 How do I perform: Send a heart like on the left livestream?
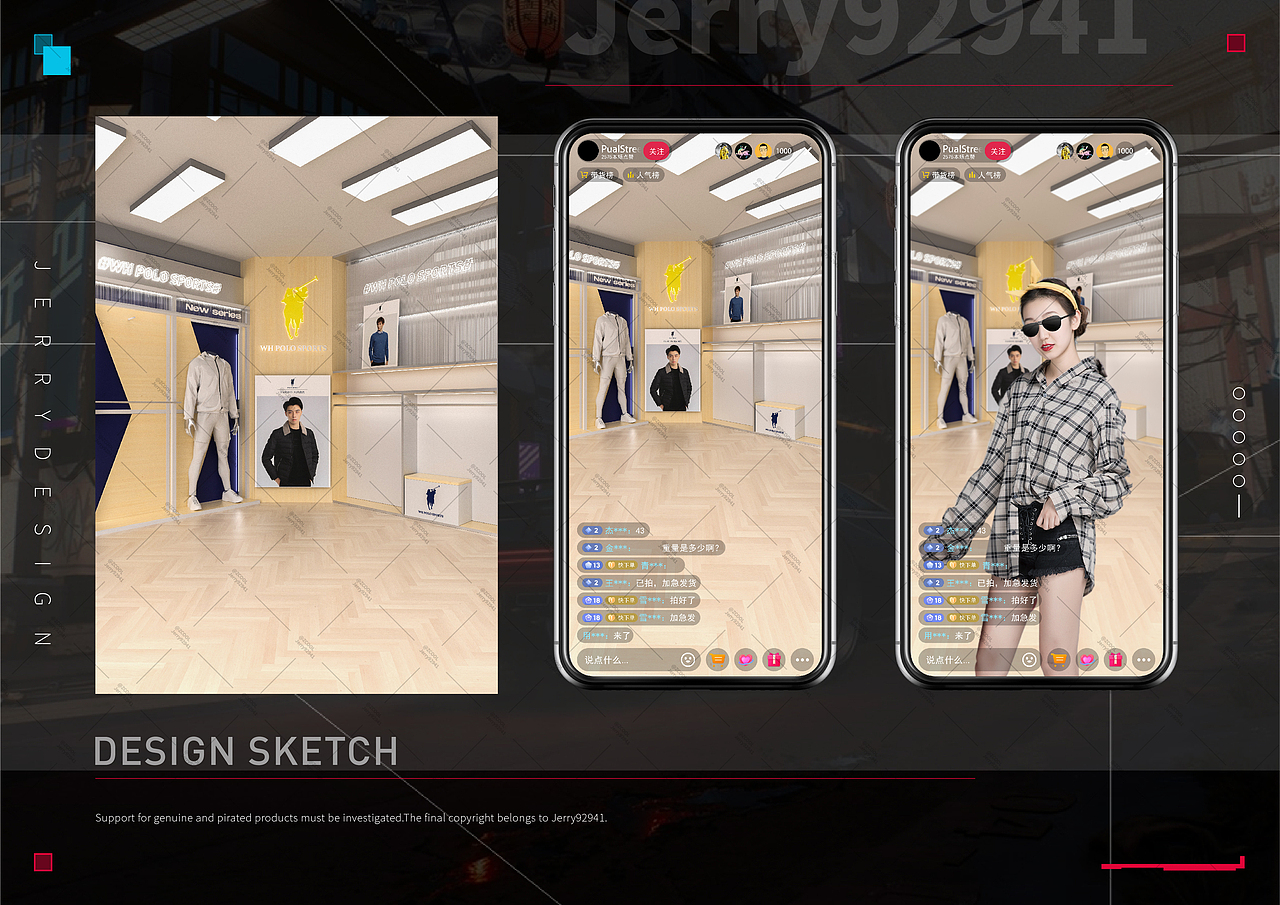pyautogui.click(x=745, y=660)
